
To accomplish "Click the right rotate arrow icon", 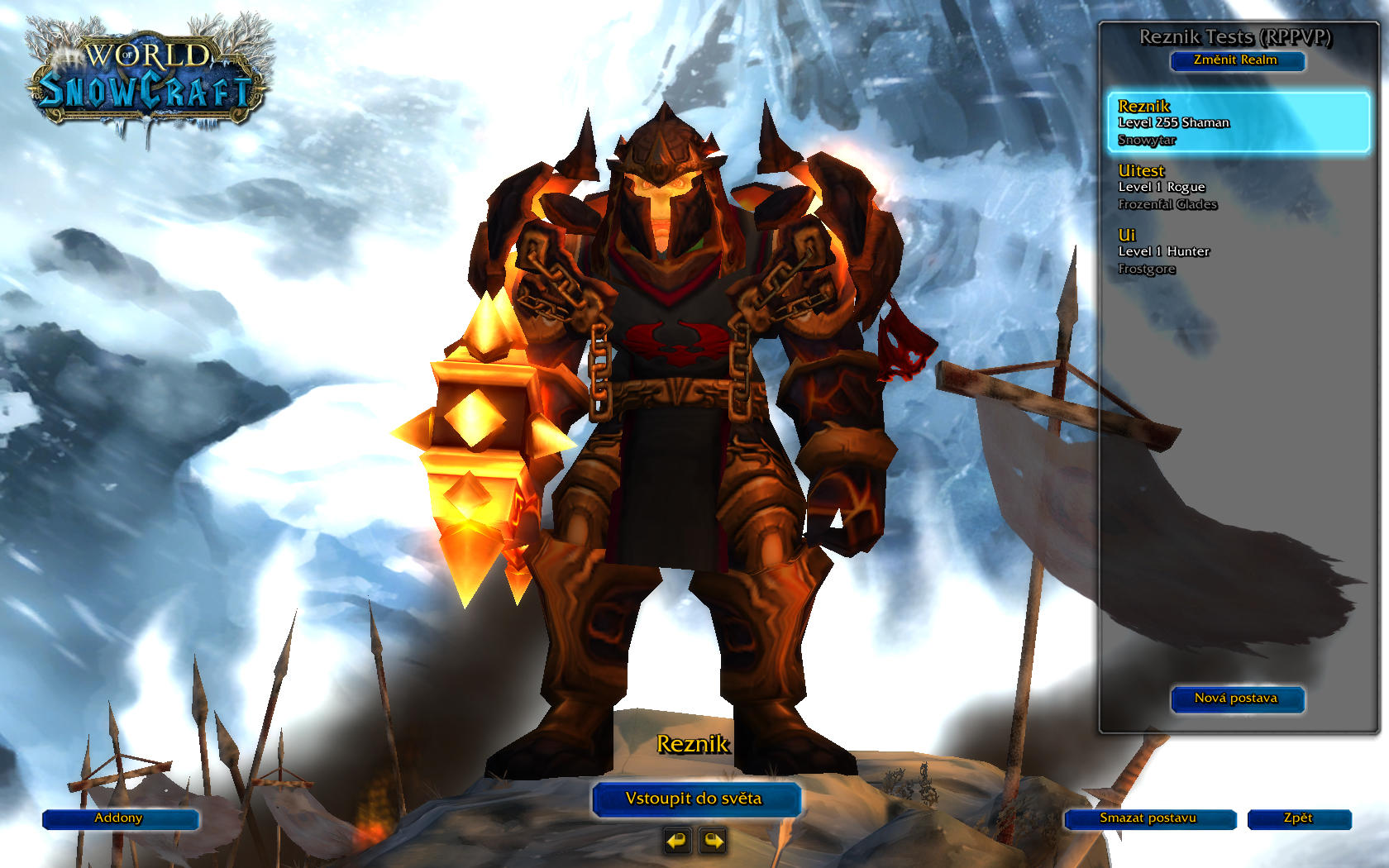I will coord(711,841).
